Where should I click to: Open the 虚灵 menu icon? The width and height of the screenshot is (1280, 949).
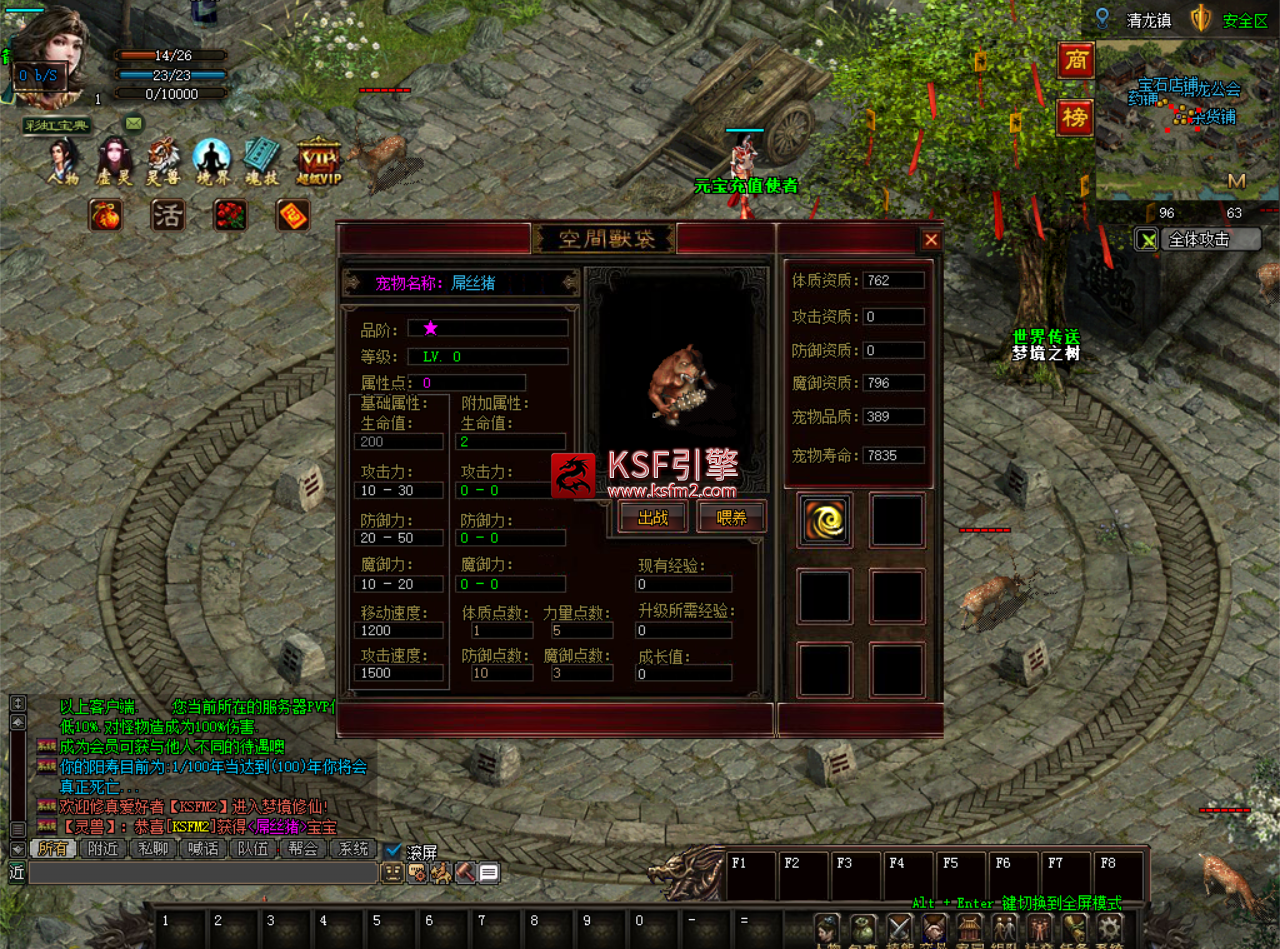(x=115, y=160)
